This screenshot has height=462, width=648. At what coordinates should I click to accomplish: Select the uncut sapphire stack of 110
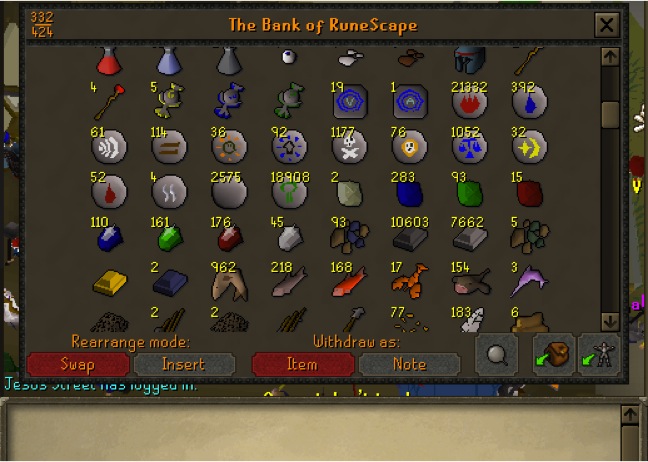tap(109, 238)
